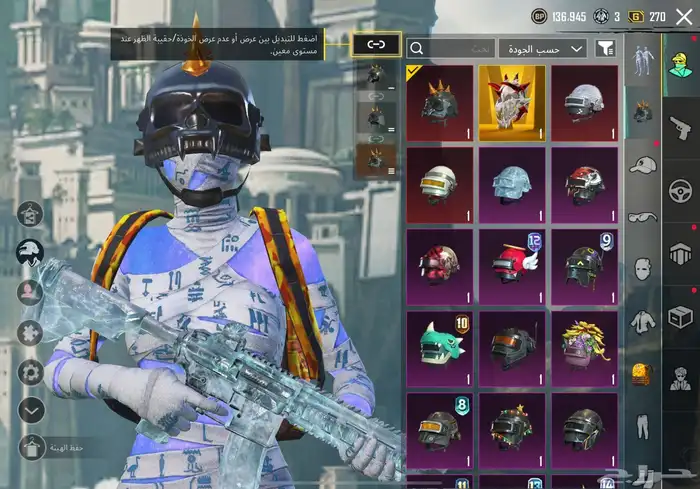
Task: Switch to the face mask category
Action: pos(641,269)
